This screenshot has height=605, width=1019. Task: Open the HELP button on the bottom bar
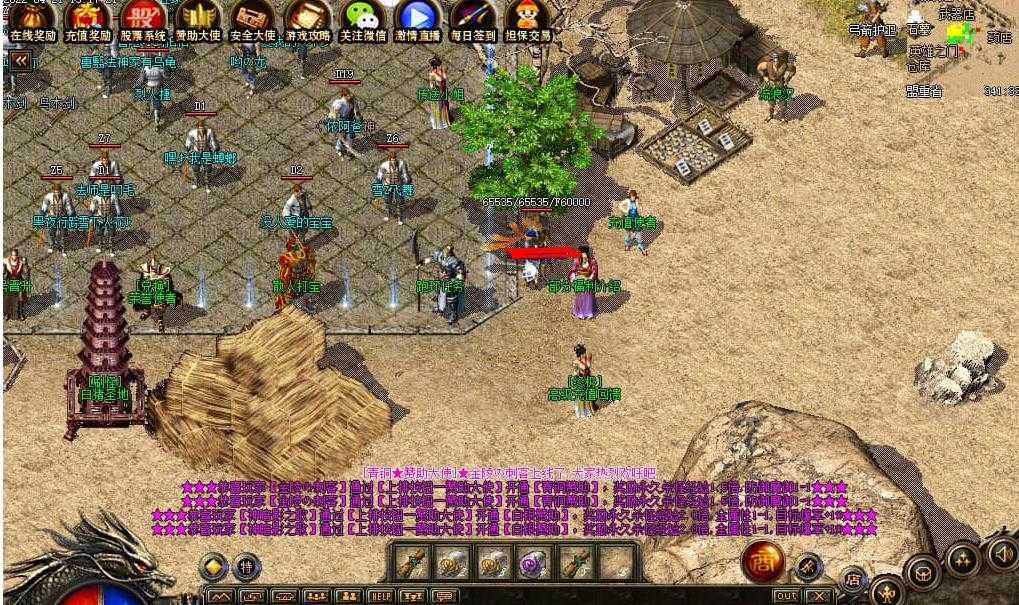(x=380, y=596)
